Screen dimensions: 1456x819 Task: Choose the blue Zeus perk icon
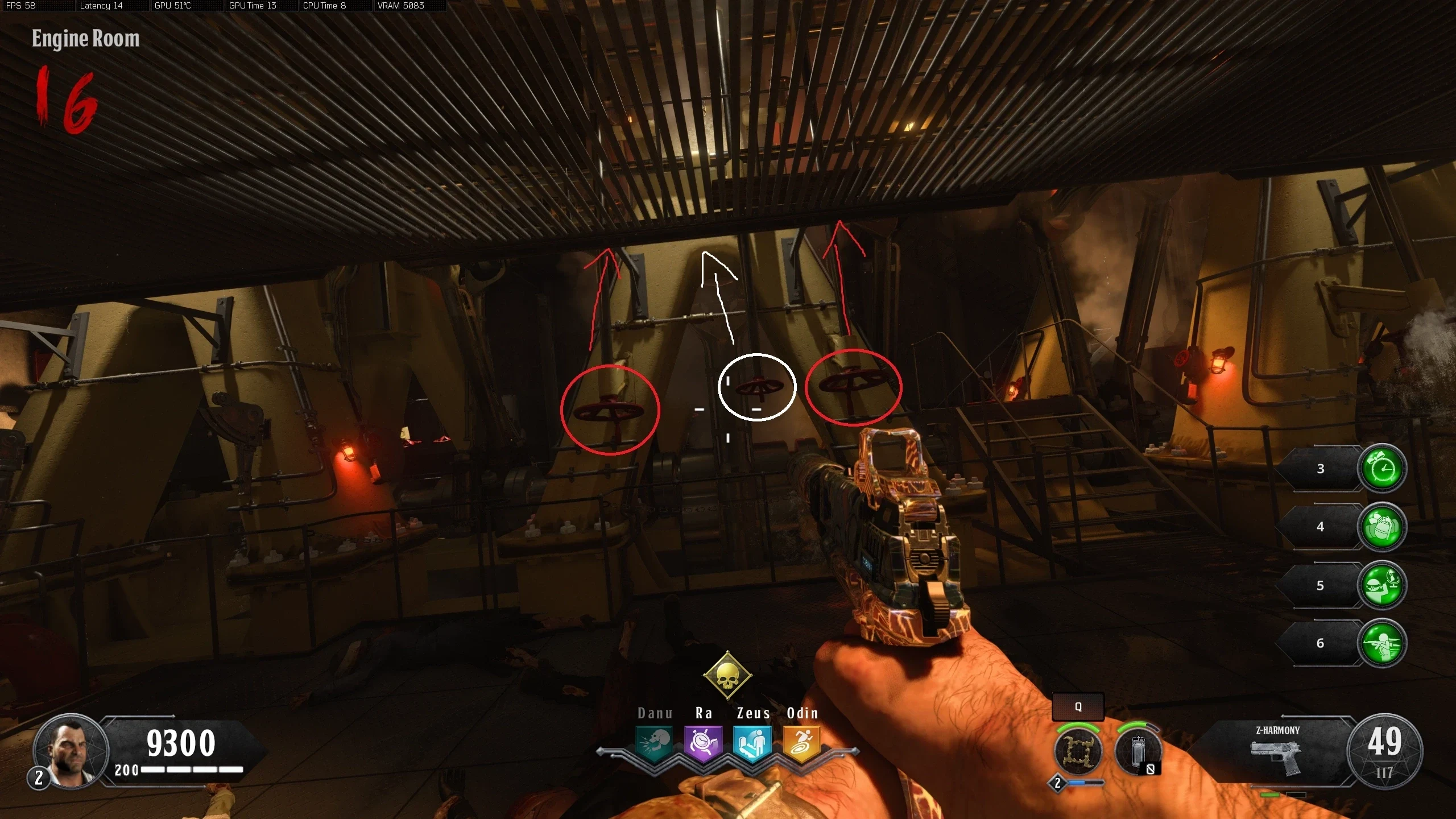(752, 742)
